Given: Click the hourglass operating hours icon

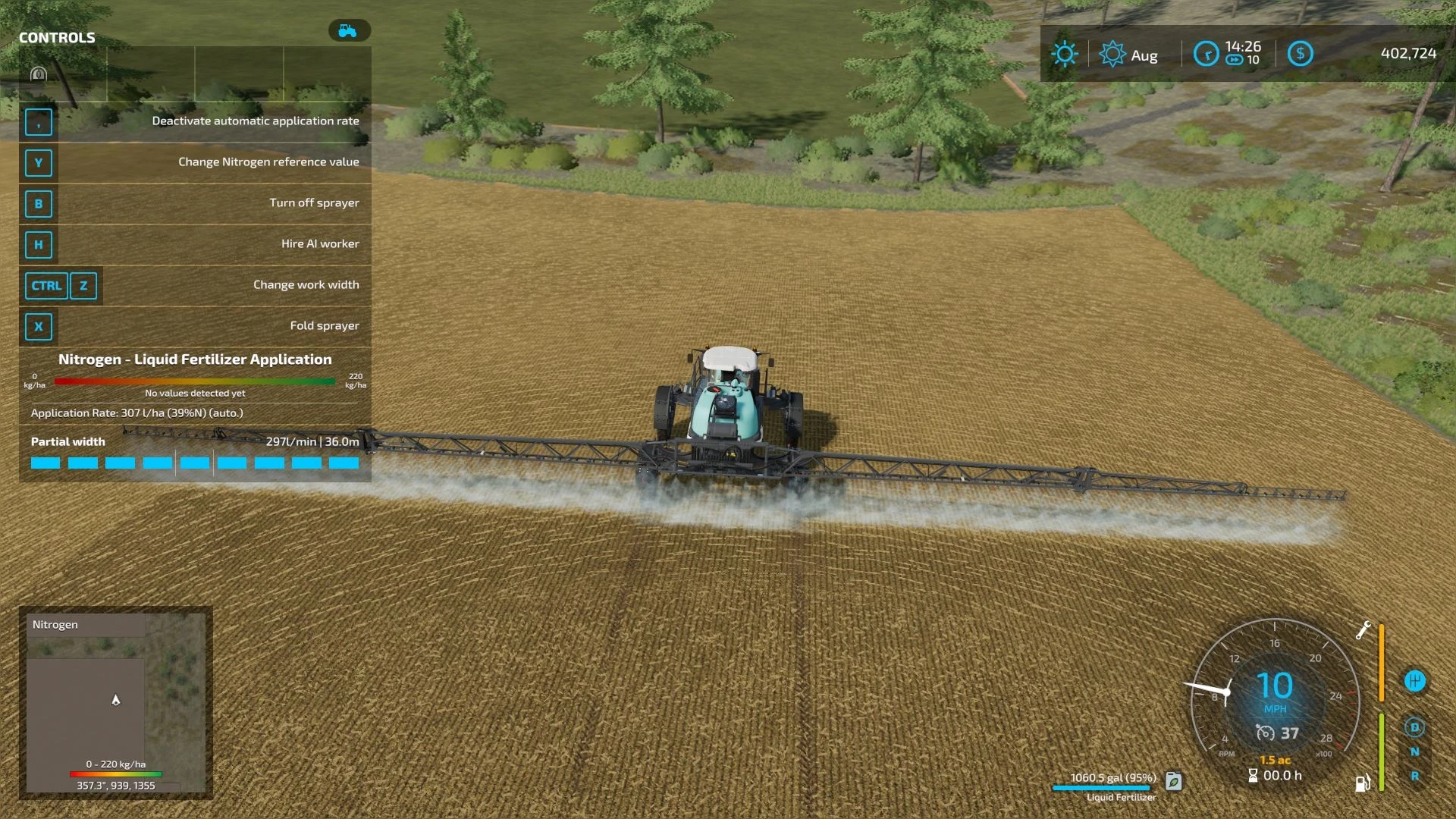Looking at the screenshot, I should (x=1253, y=776).
